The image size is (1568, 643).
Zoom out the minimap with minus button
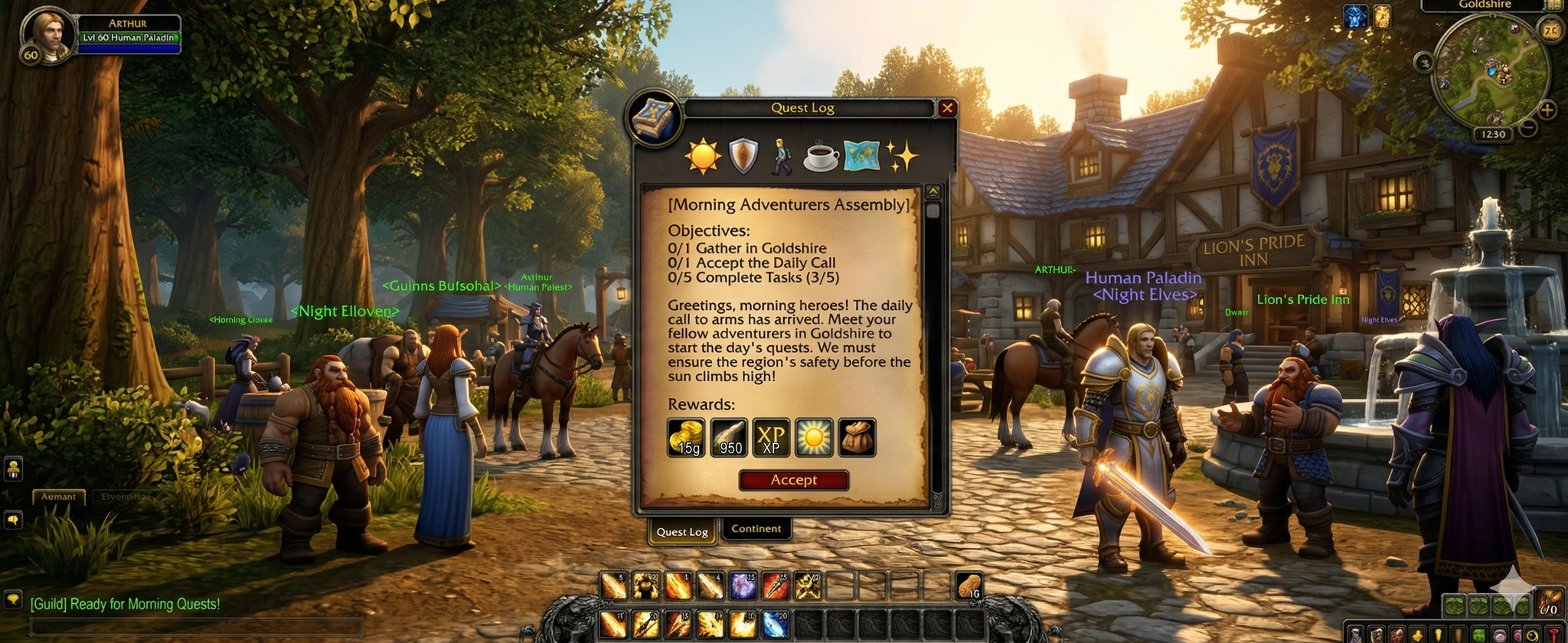tap(1527, 128)
